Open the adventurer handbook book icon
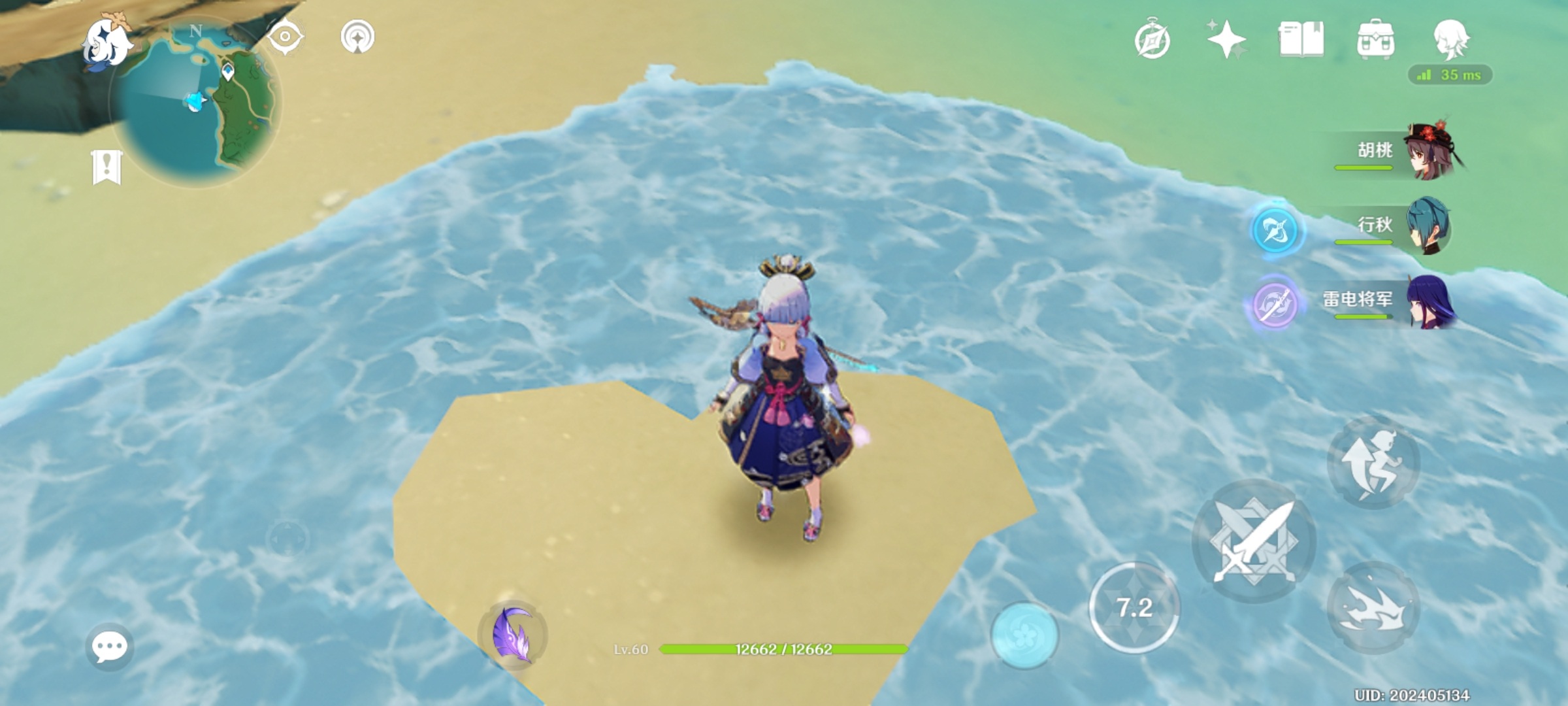 [x=1301, y=39]
